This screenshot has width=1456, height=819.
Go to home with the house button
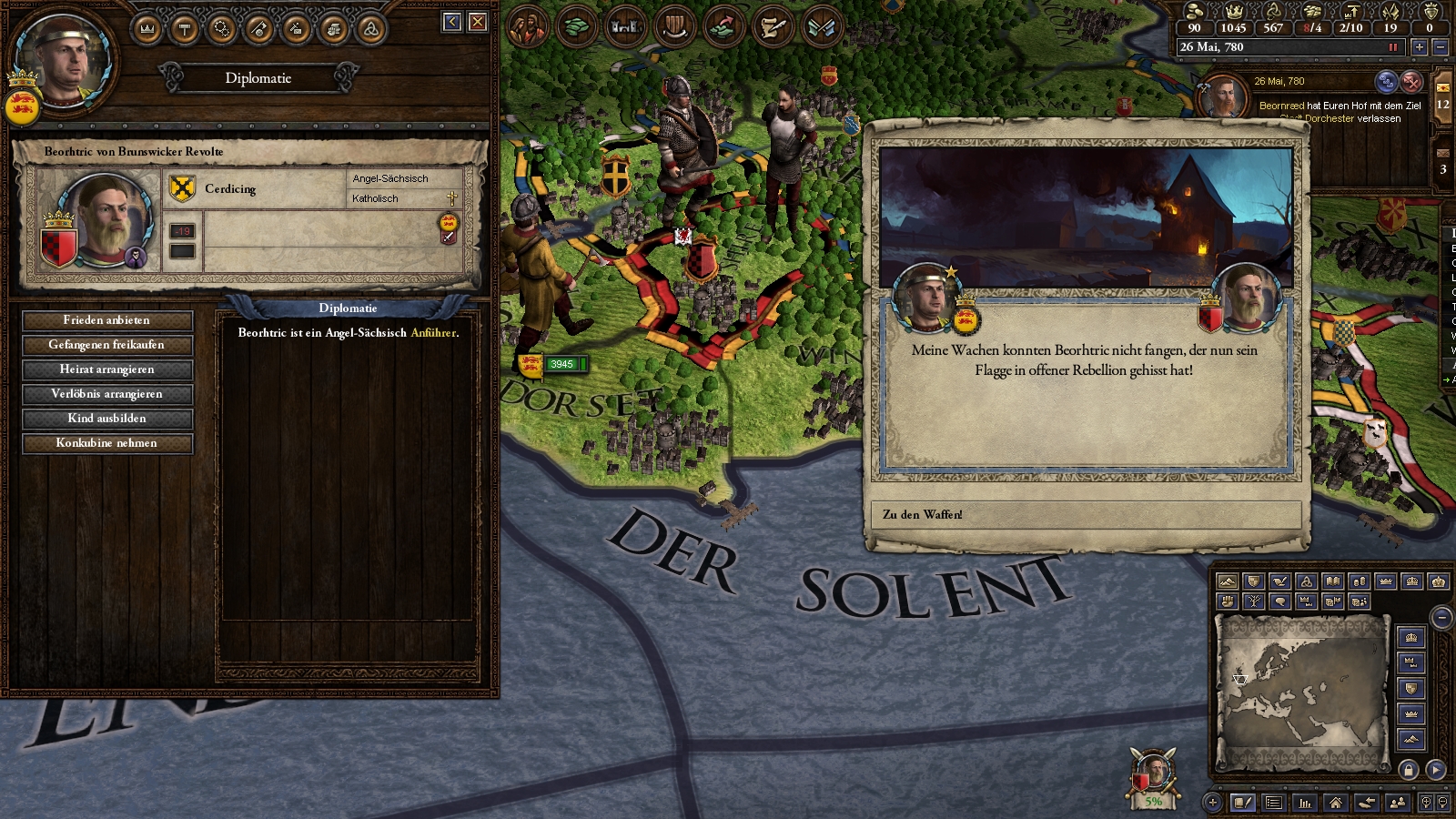coord(1335,803)
